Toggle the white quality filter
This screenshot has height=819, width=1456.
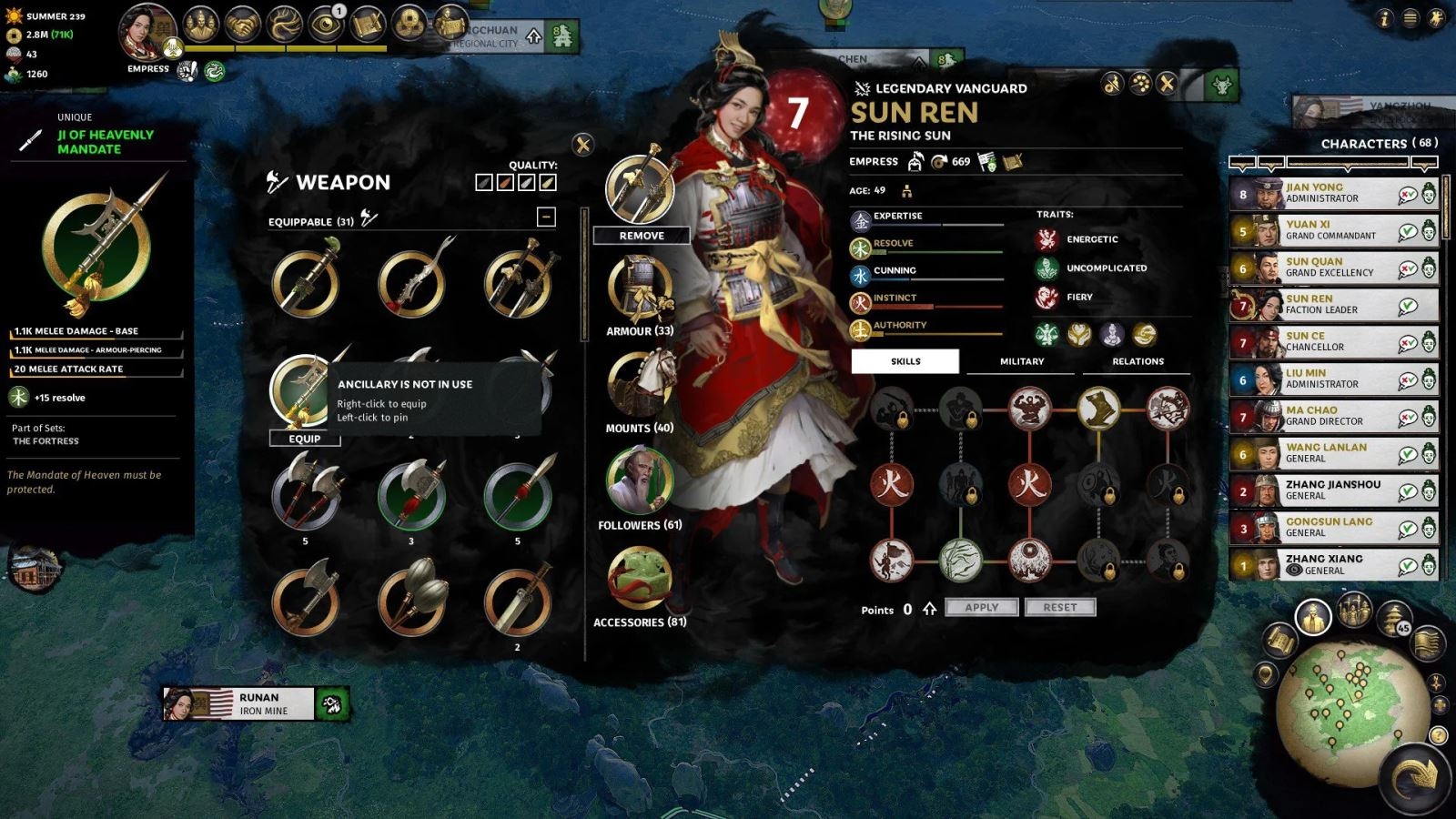[x=526, y=182]
